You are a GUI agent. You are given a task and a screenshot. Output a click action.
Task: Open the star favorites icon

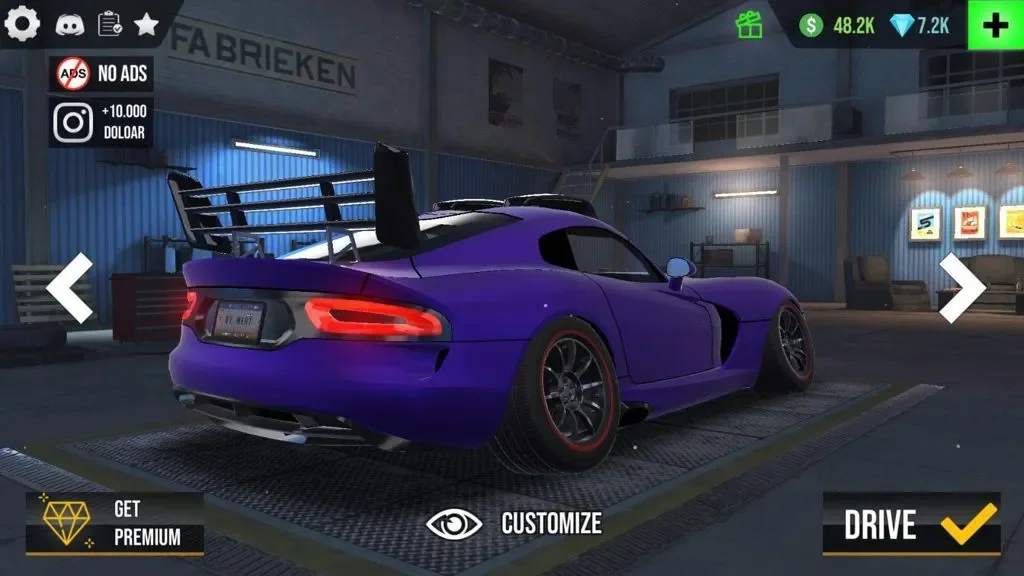tap(147, 25)
